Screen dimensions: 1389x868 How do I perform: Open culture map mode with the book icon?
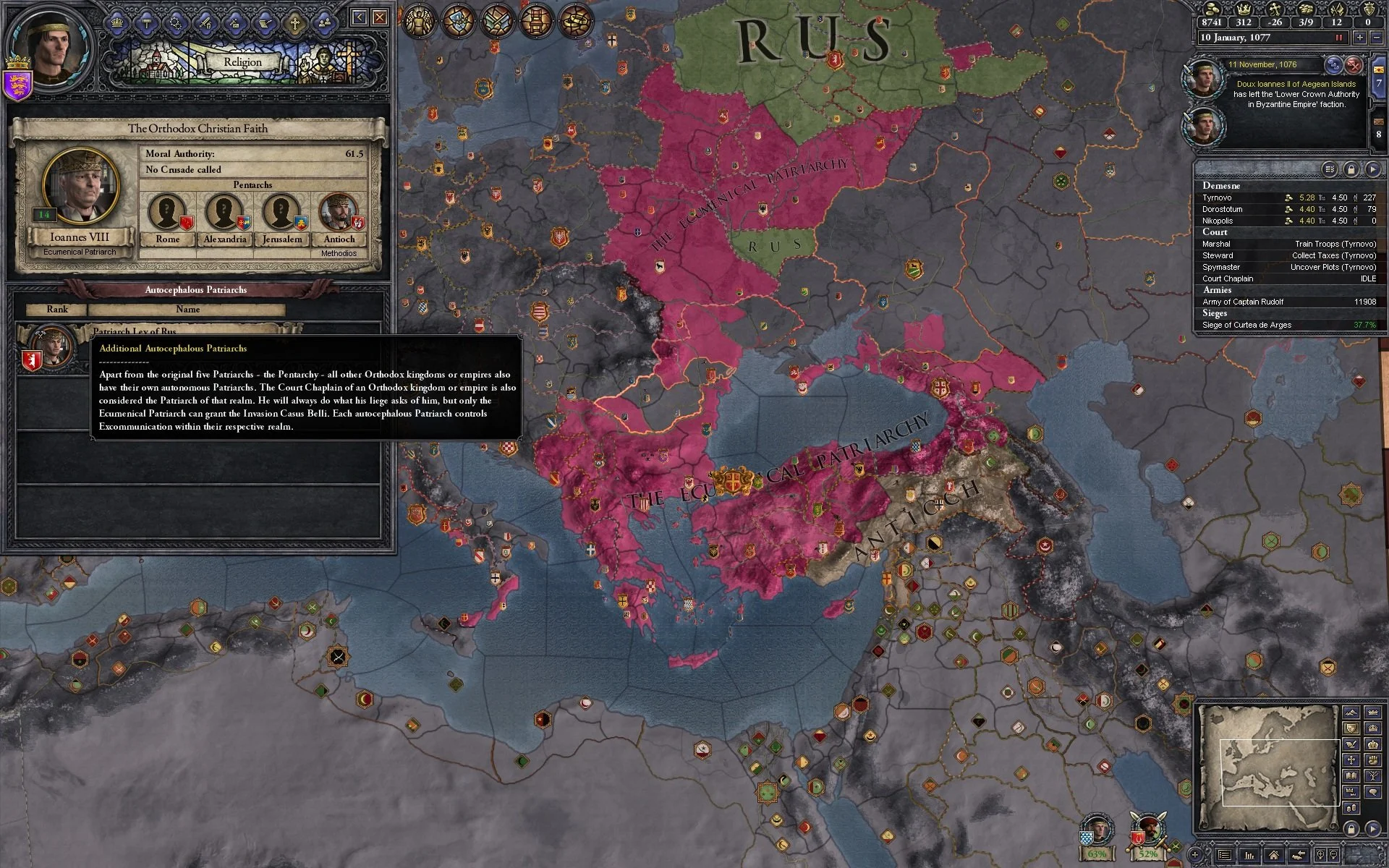tap(1351, 775)
